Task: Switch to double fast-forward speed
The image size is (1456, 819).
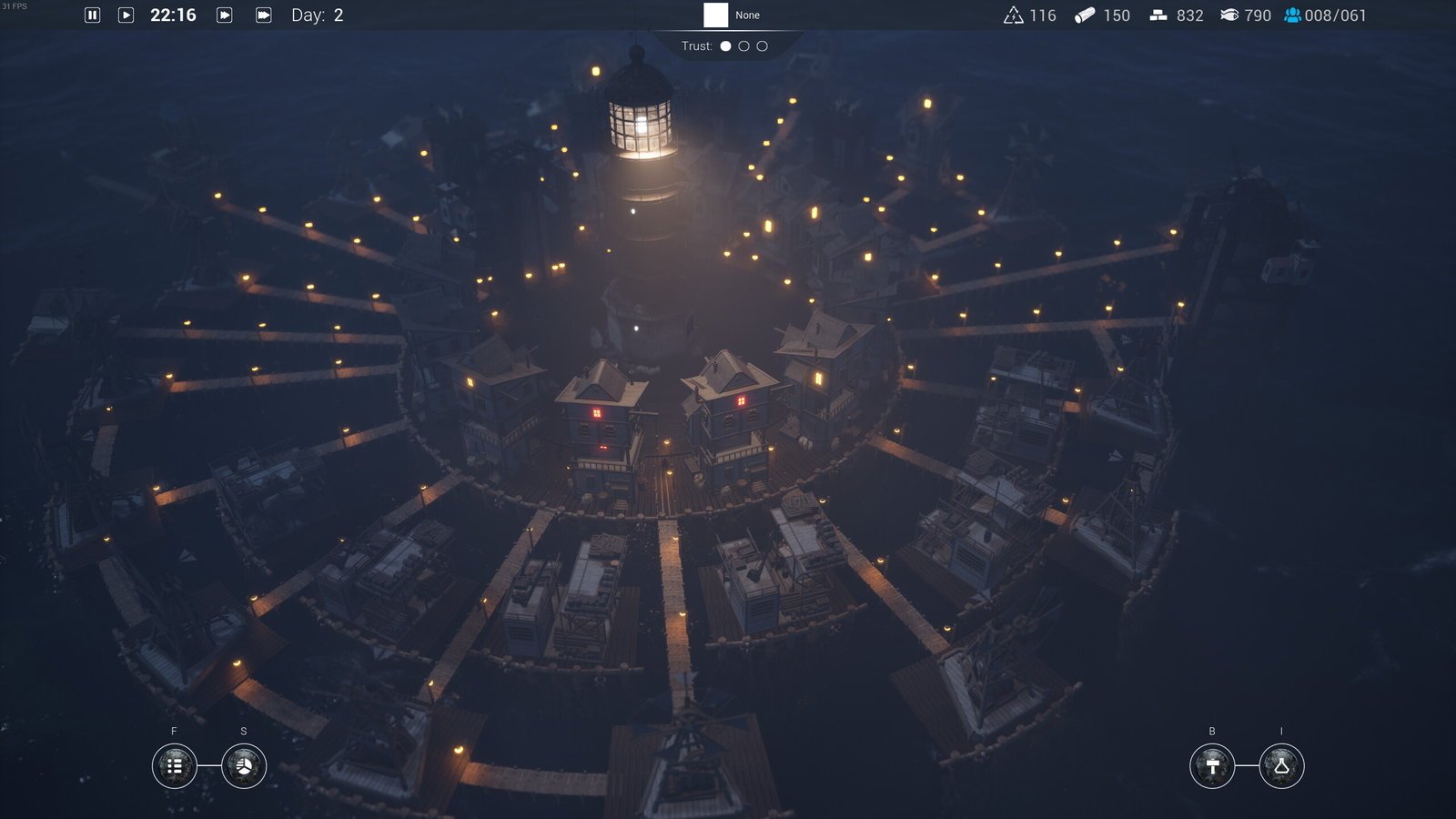Action: [x=225, y=15]
